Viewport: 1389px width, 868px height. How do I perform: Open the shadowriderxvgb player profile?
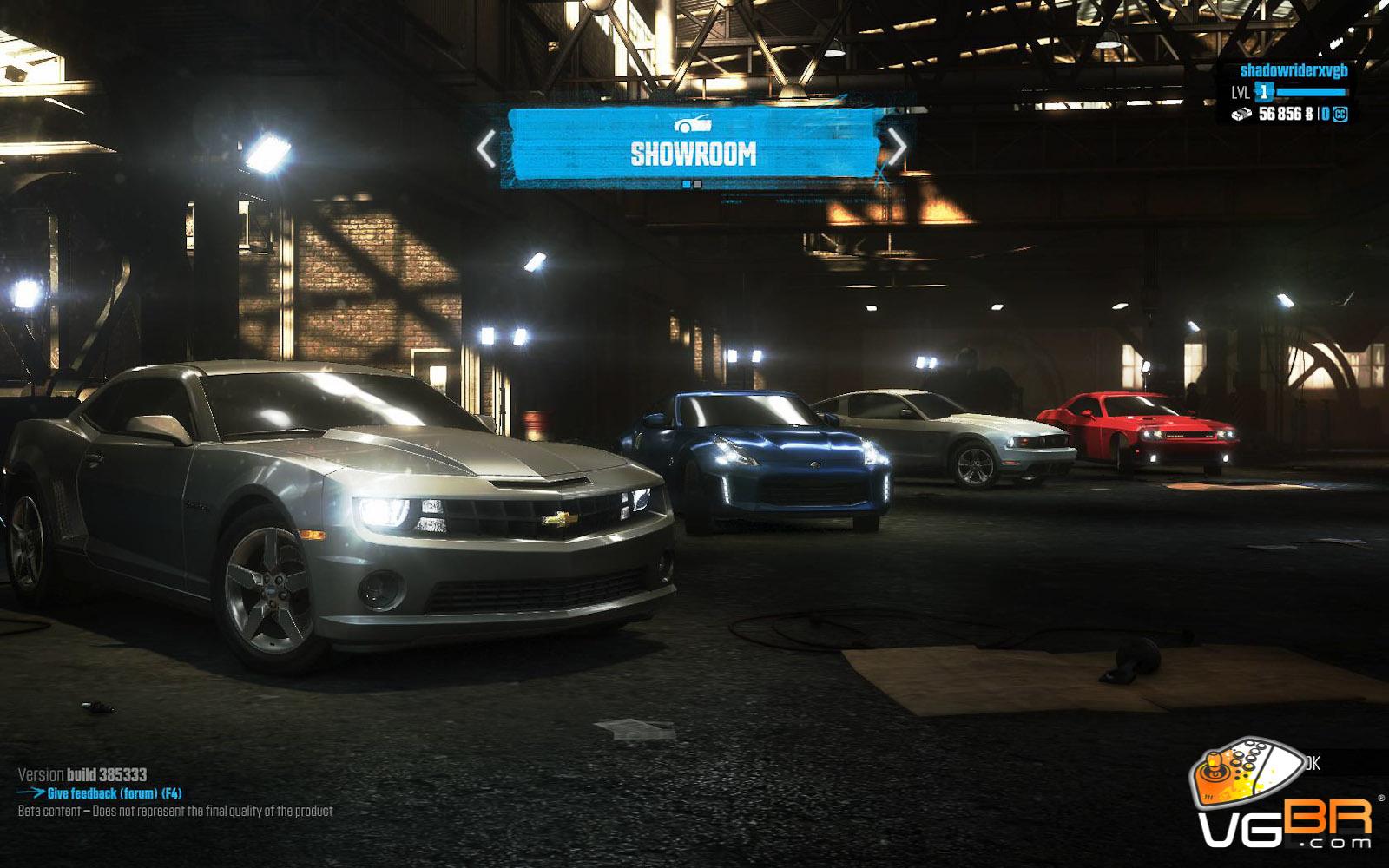pyautogui.click(x=1293, y=71)
